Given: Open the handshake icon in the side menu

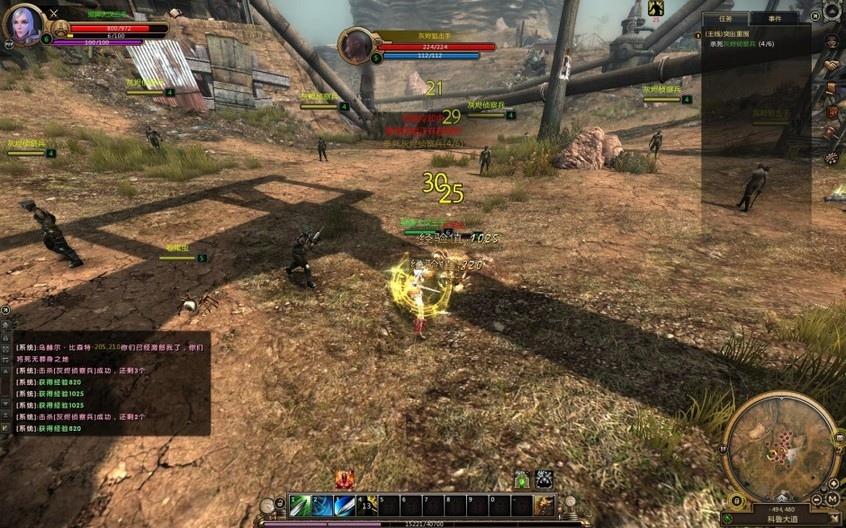Looking at the screenshot, I should pyautogui.click(x=831, y=65).
